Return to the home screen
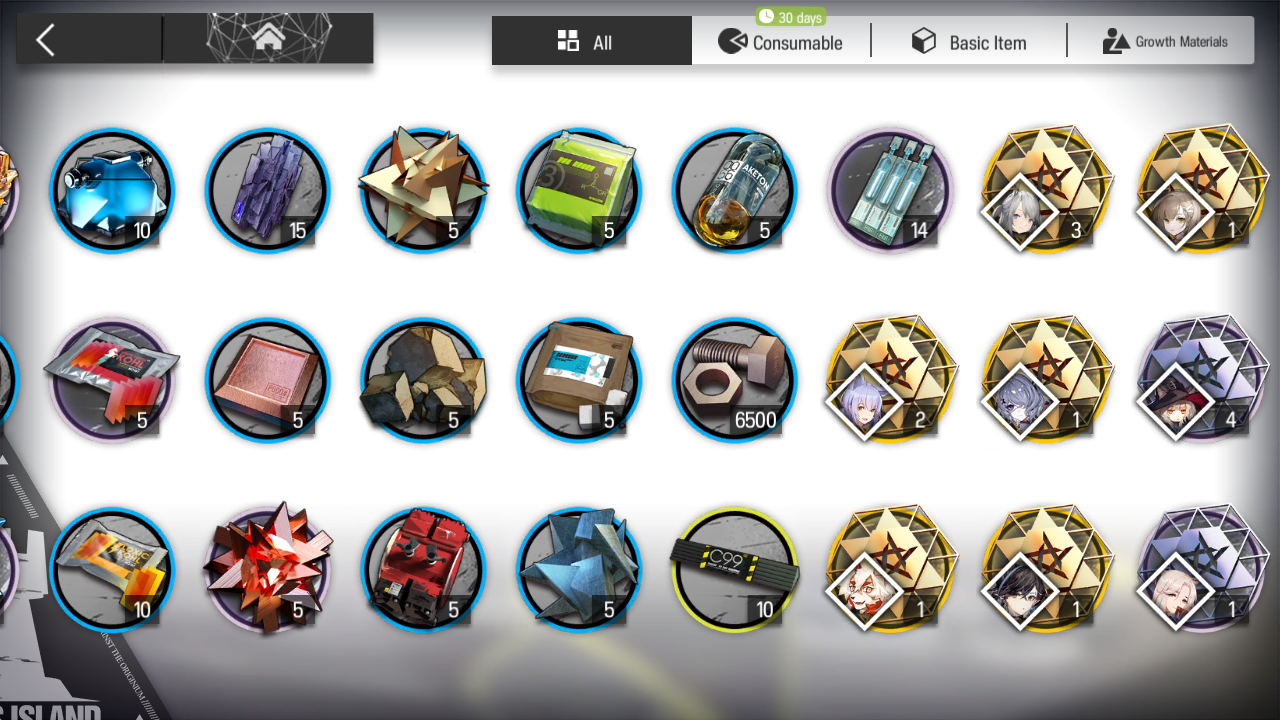1280x720 pixels. [268, 40]
